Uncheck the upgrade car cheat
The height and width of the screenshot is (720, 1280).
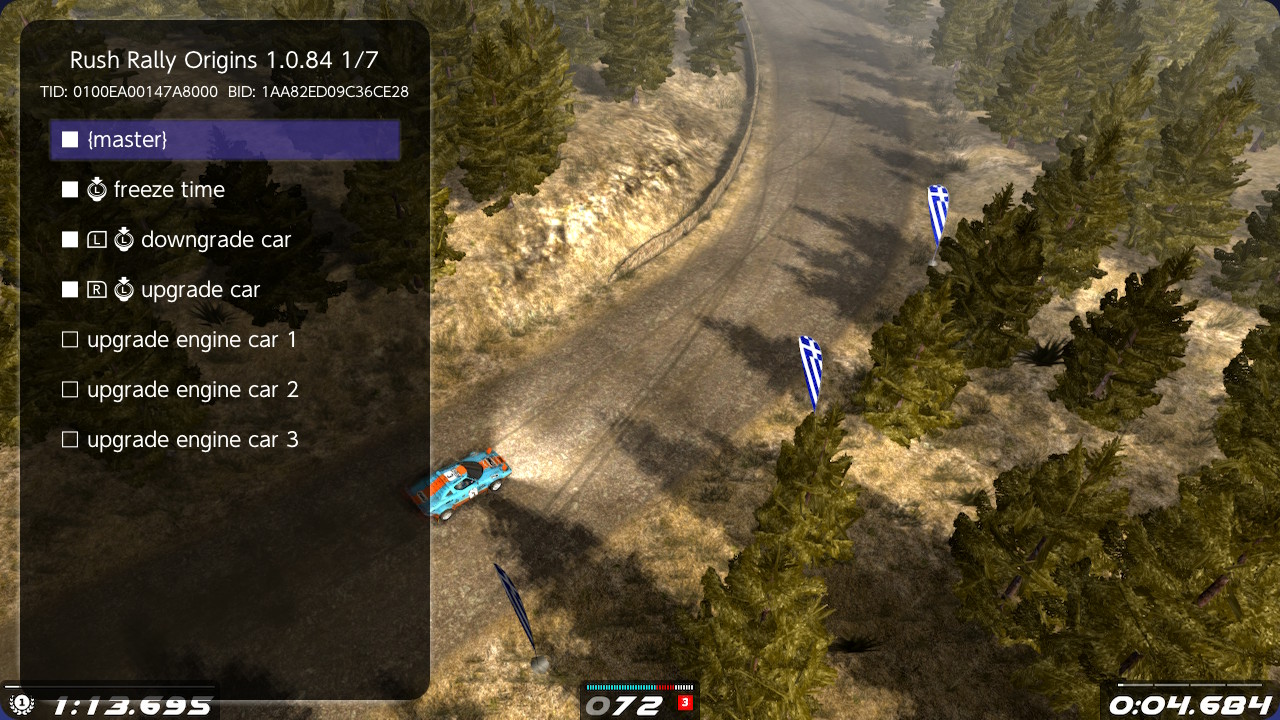click(70, 289)
